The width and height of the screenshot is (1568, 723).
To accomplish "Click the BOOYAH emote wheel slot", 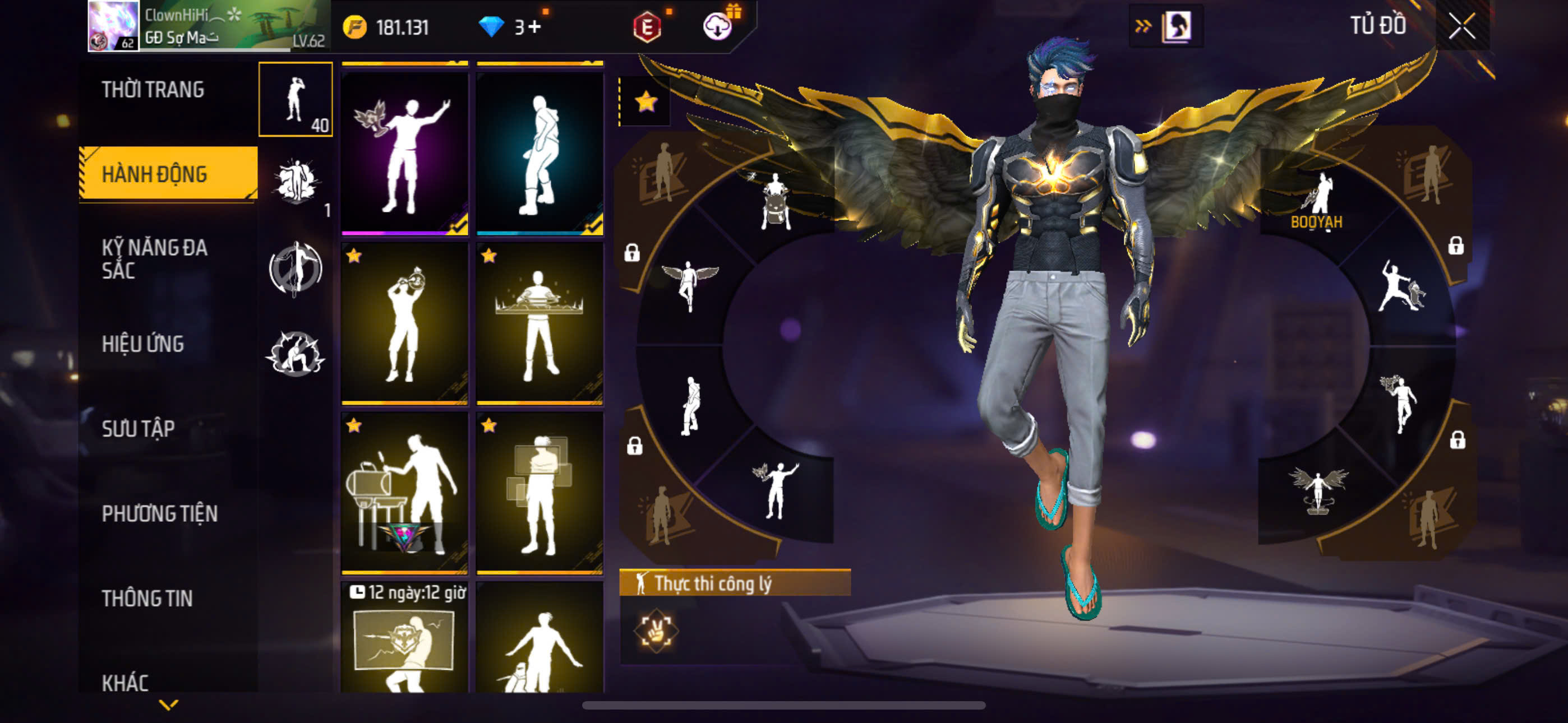I will coord(1318,201).
